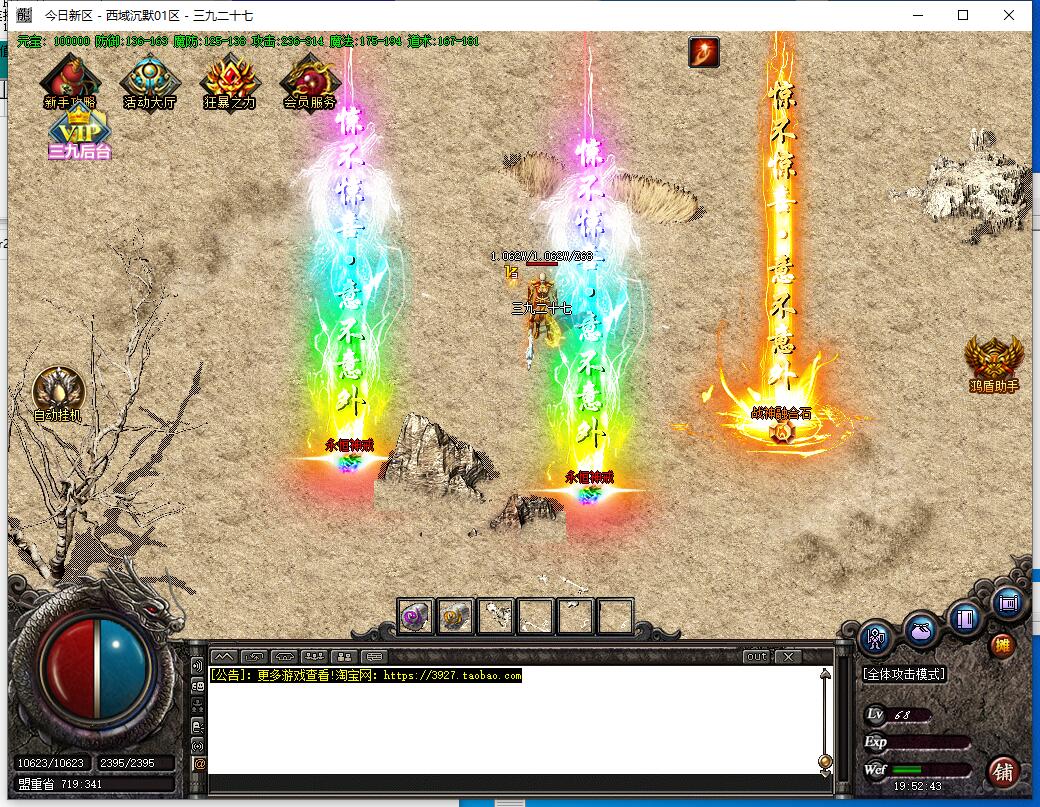
Task: Use the purple scroll hotbar item
Action: click(415, 616)
